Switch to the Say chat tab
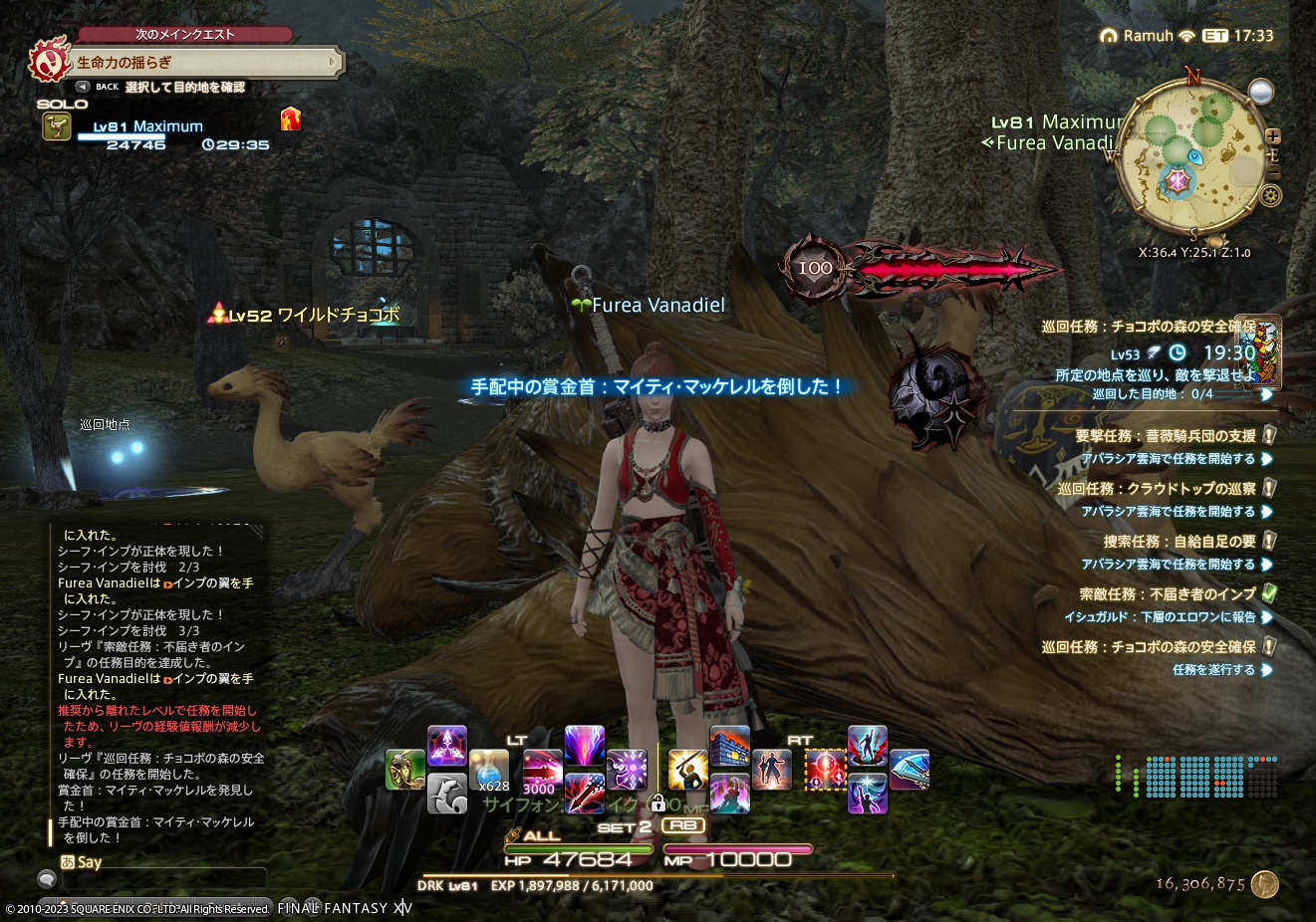The width and height of the screenshot is (1316, 922). (x=89, y=861)
